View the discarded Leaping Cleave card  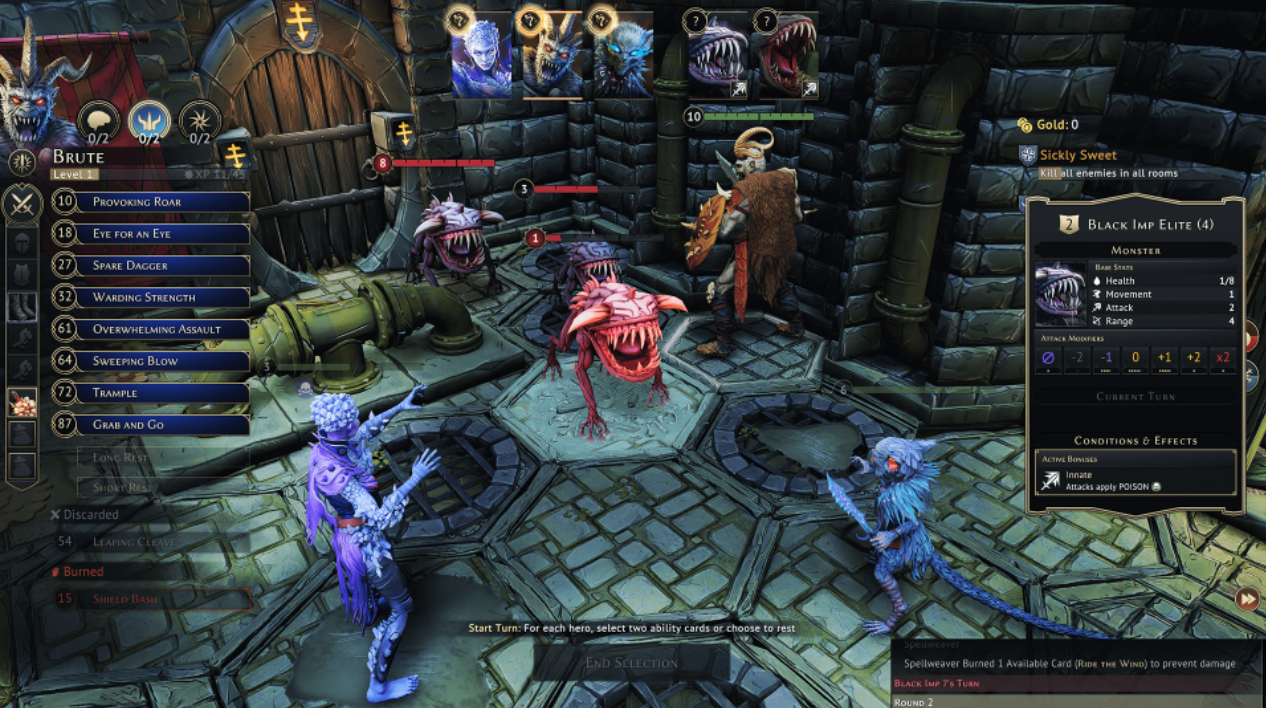tap(150, 541)
